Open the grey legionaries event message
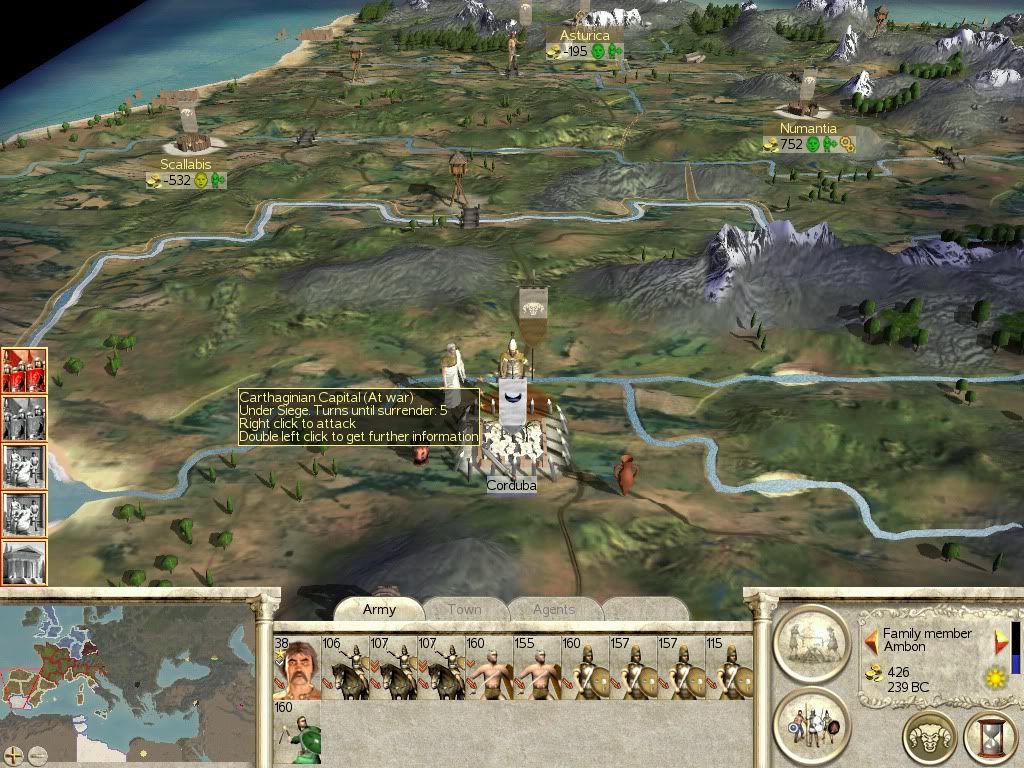The height and width of the screenshot is (768, 1024). point(24,418)
